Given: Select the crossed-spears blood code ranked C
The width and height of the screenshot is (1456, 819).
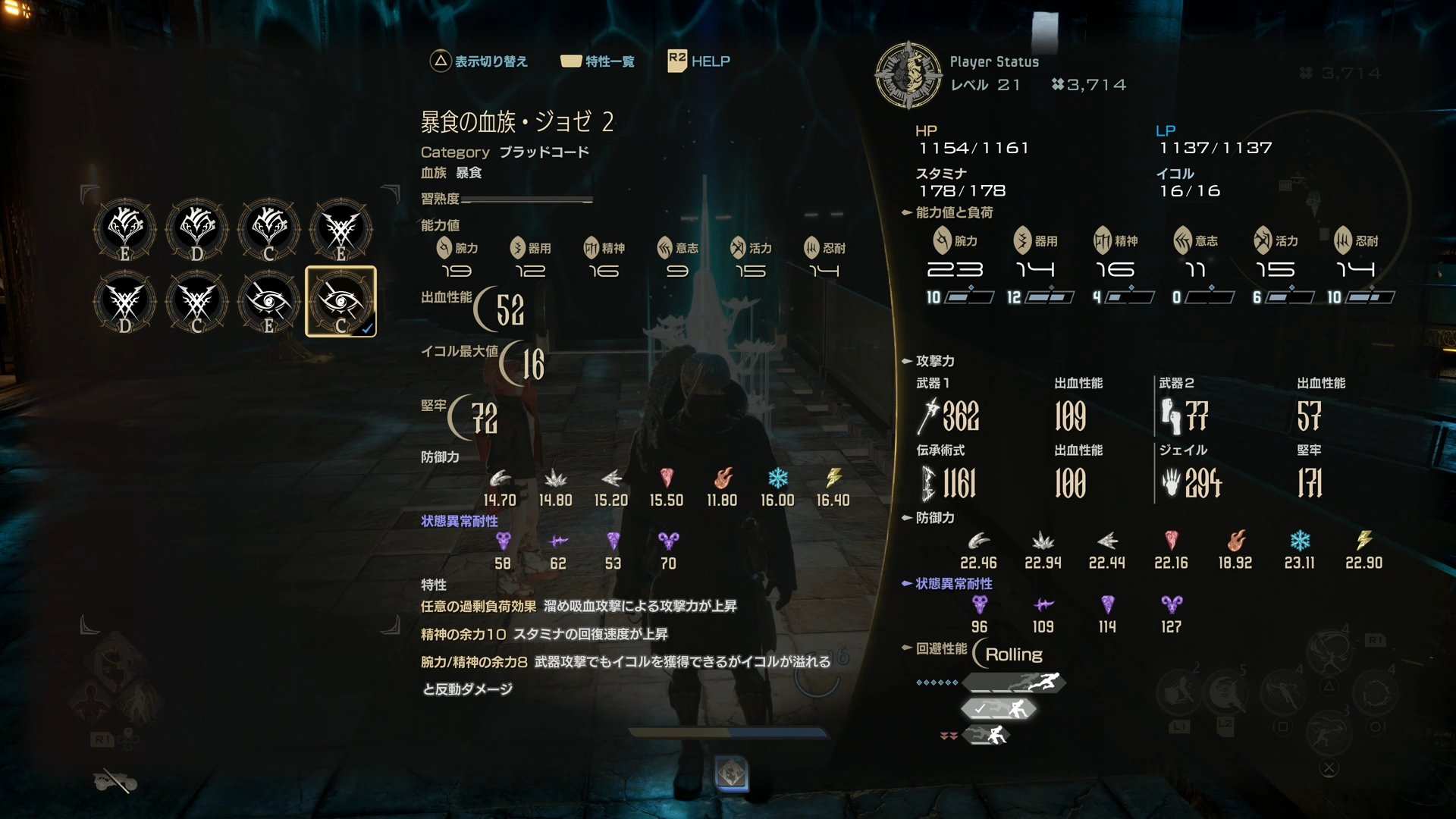Looking at the screenshot, I should pos(196,302).
